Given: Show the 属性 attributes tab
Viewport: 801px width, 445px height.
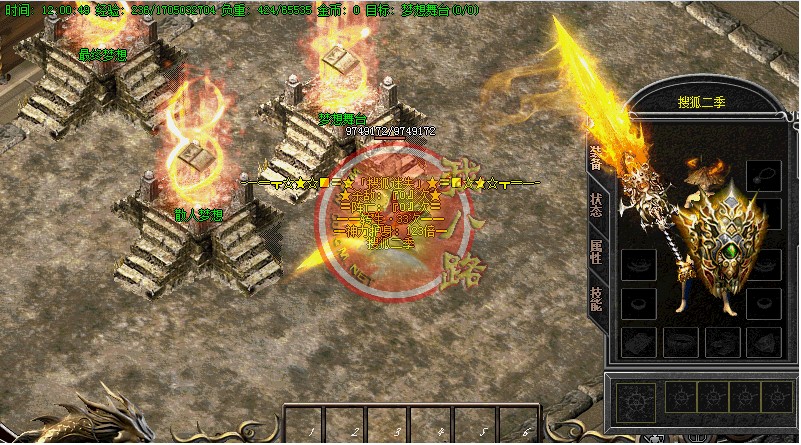Looking at the screenshot, I should [x=596, y=252].
